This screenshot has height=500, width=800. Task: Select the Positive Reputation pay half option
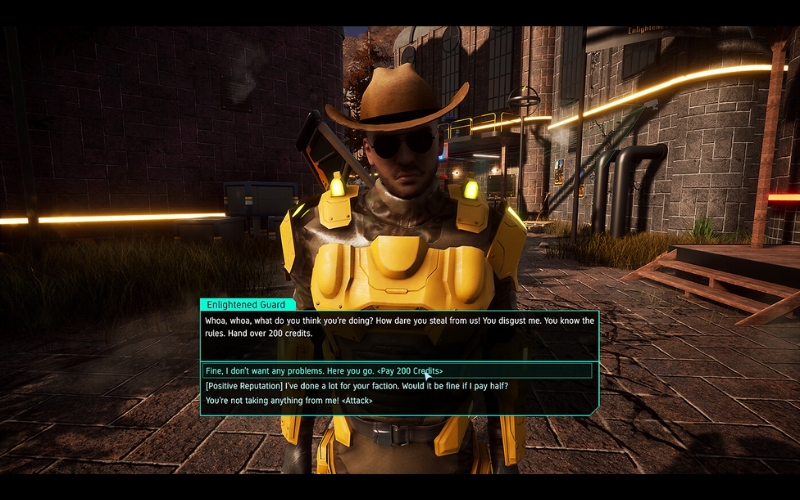tap(355, 386)
